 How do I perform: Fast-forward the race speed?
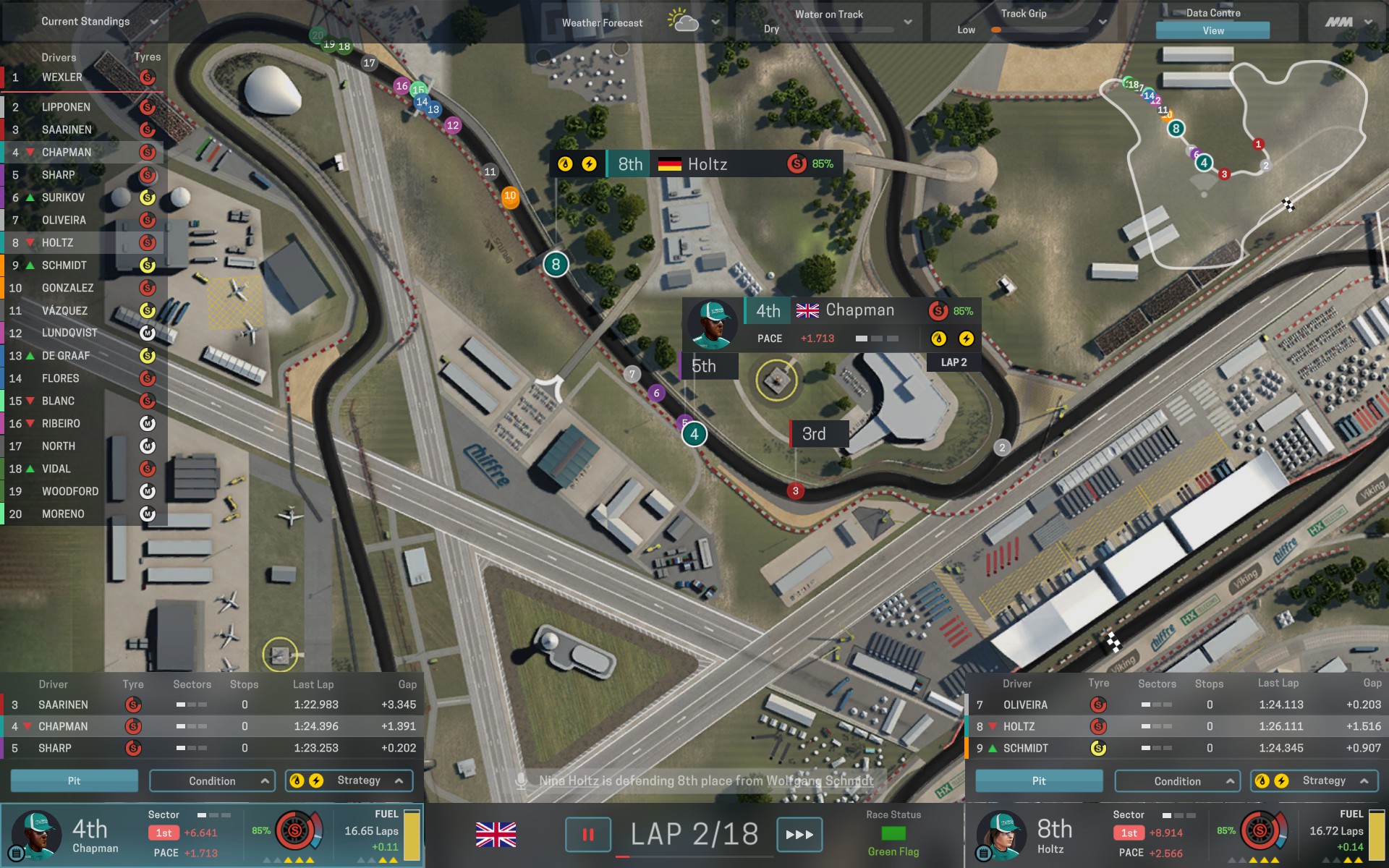(x=799, y=835)
